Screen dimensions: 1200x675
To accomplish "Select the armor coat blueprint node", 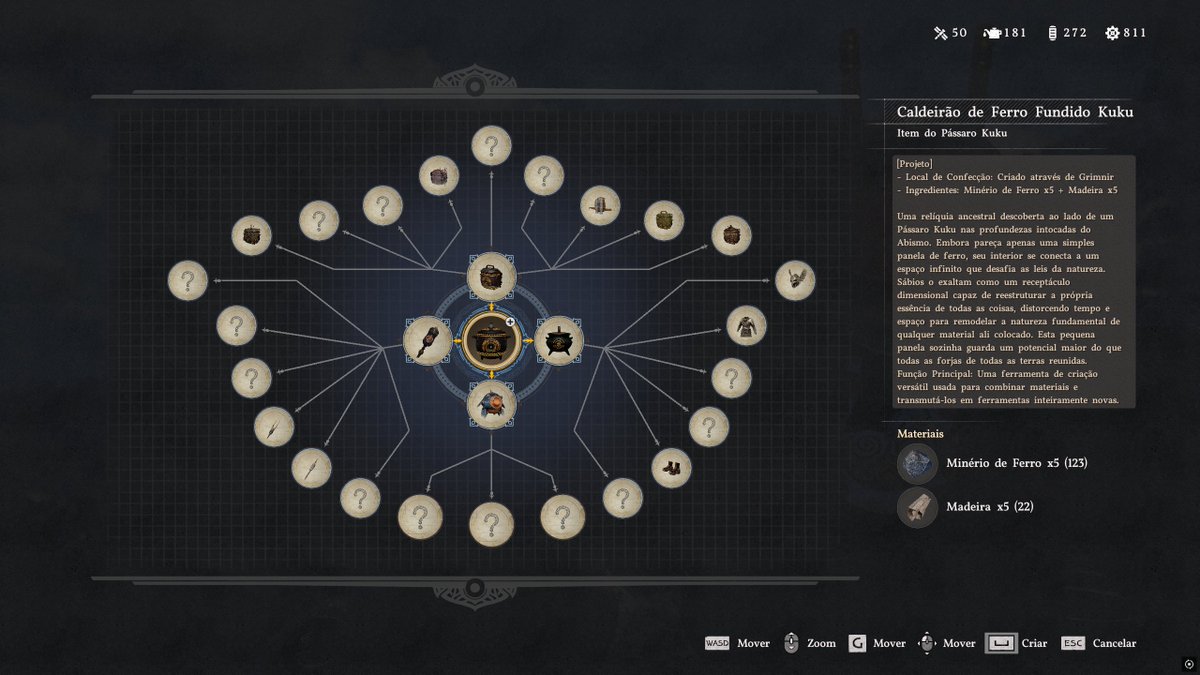I will (x=746, y=325).
